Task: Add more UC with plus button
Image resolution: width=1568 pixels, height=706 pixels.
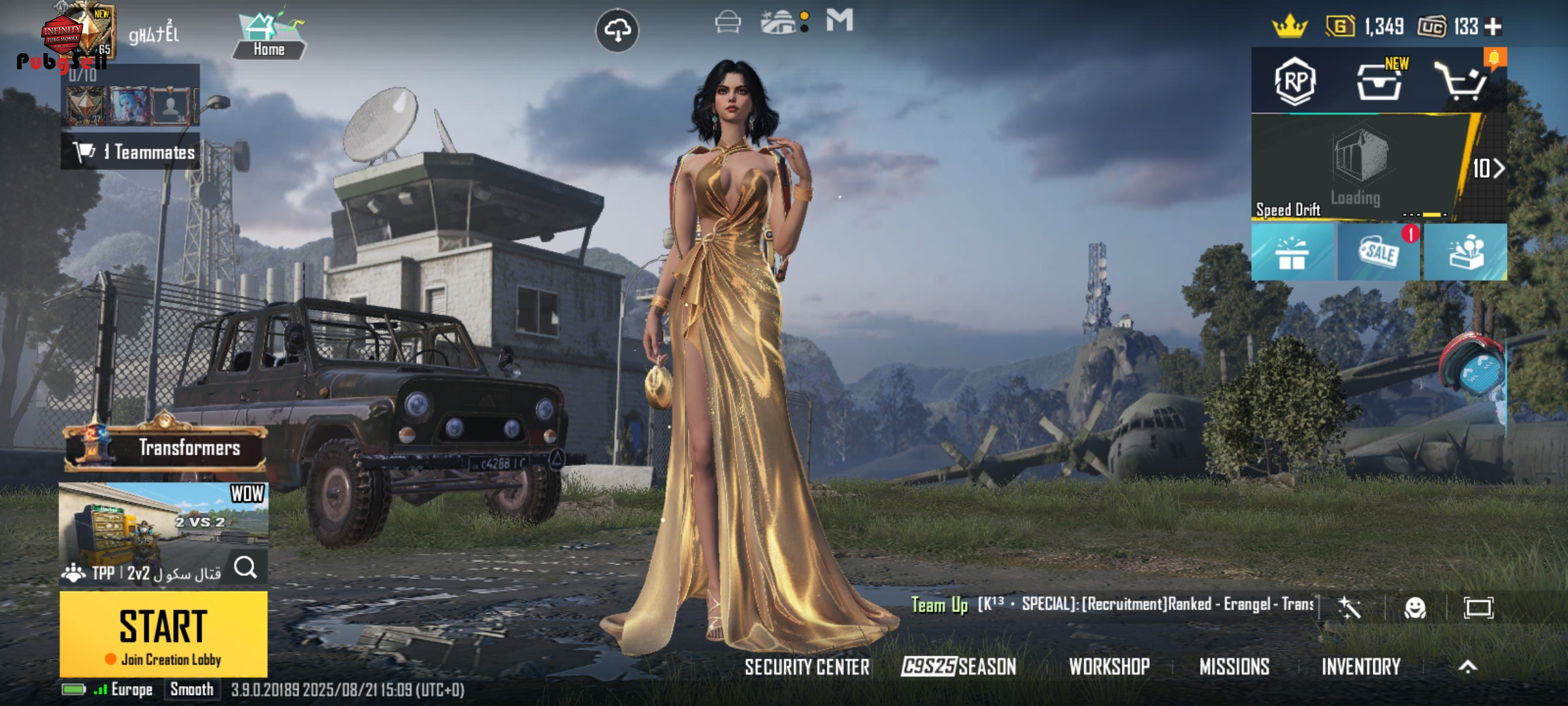Action: click(x=1493, y=27)
